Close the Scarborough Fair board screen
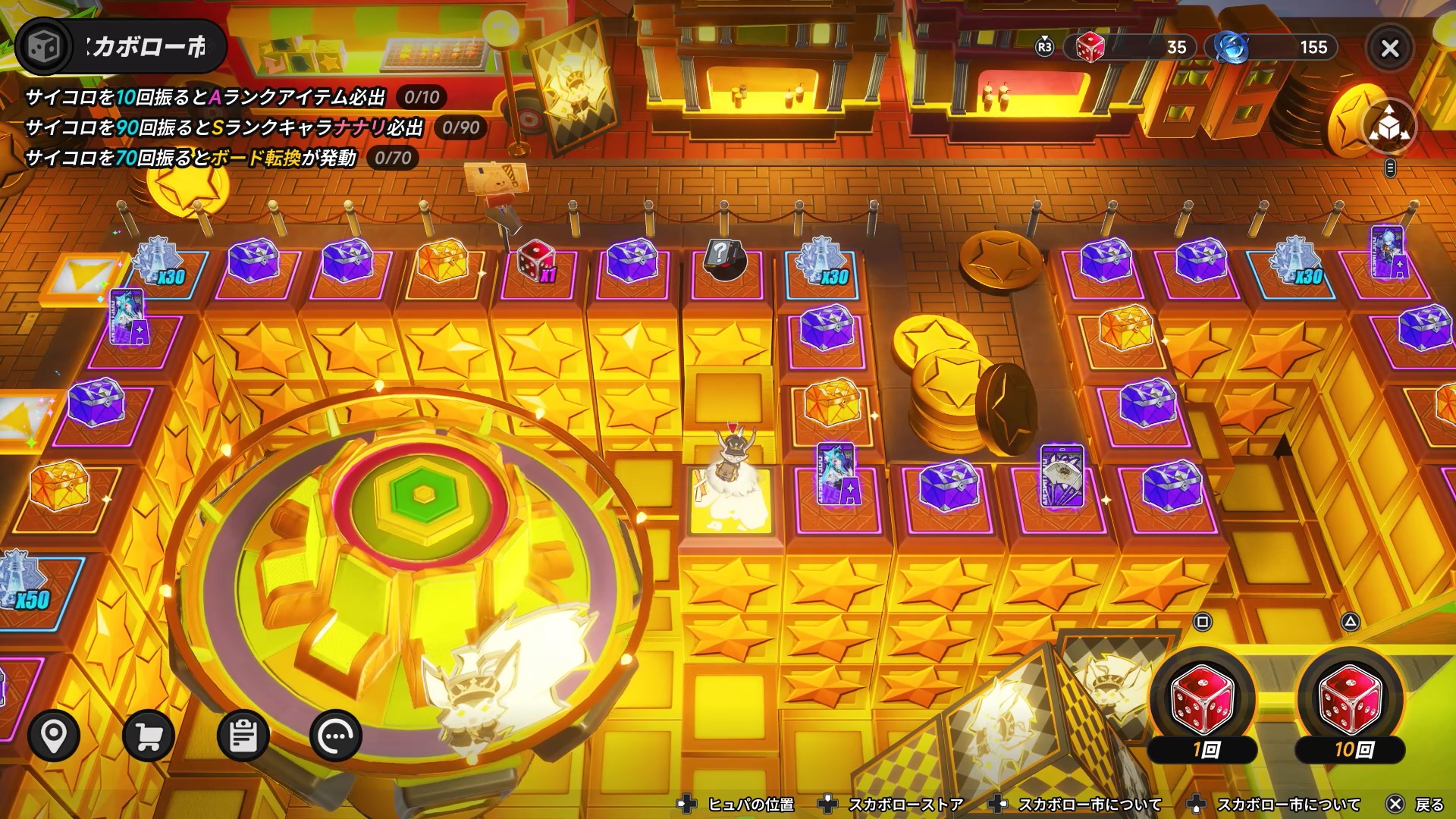The height and width of the screenshot is (819, 1456). click(1389, 49)
